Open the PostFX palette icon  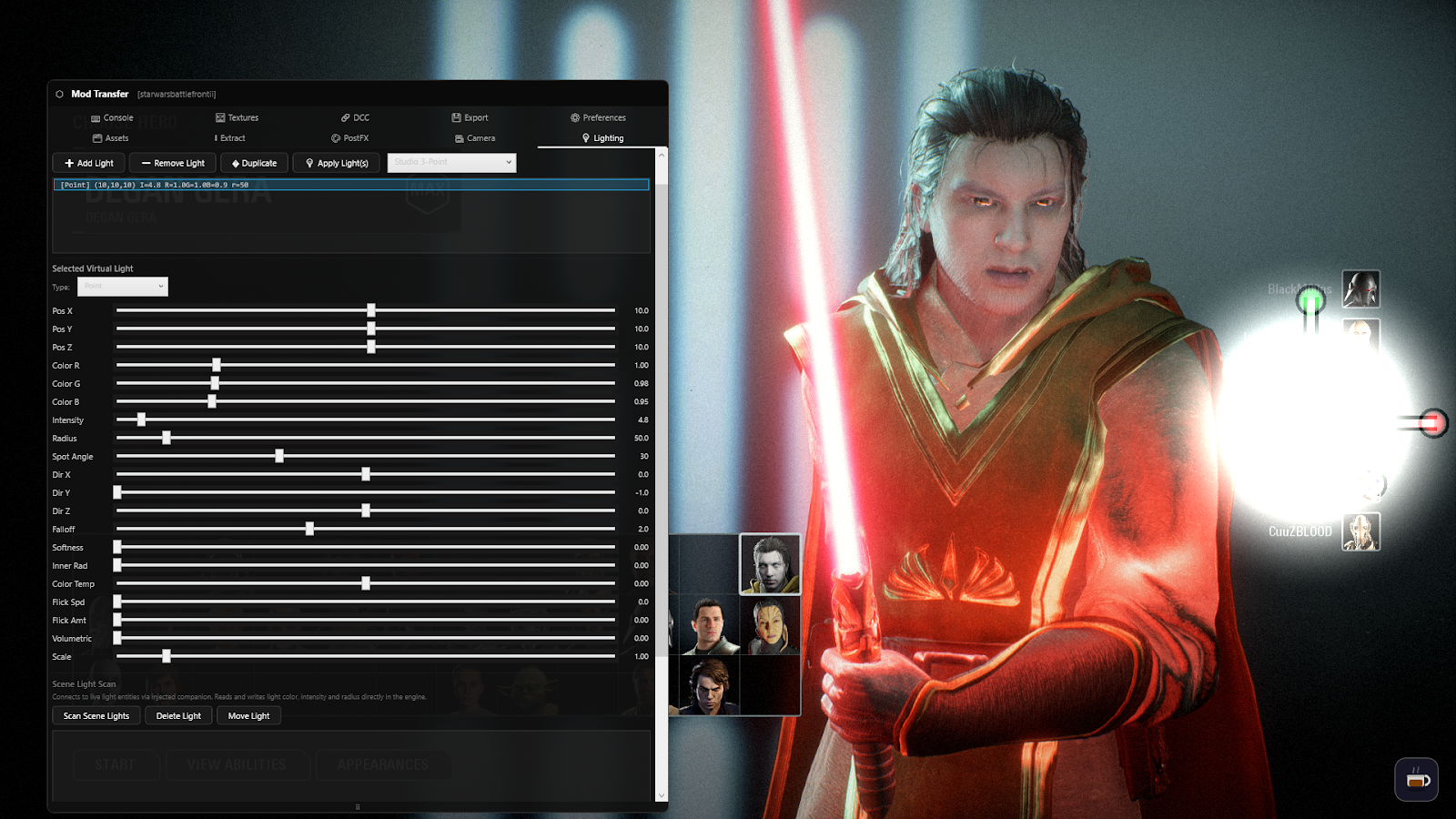pyautogui.click(x=336, y=137)
